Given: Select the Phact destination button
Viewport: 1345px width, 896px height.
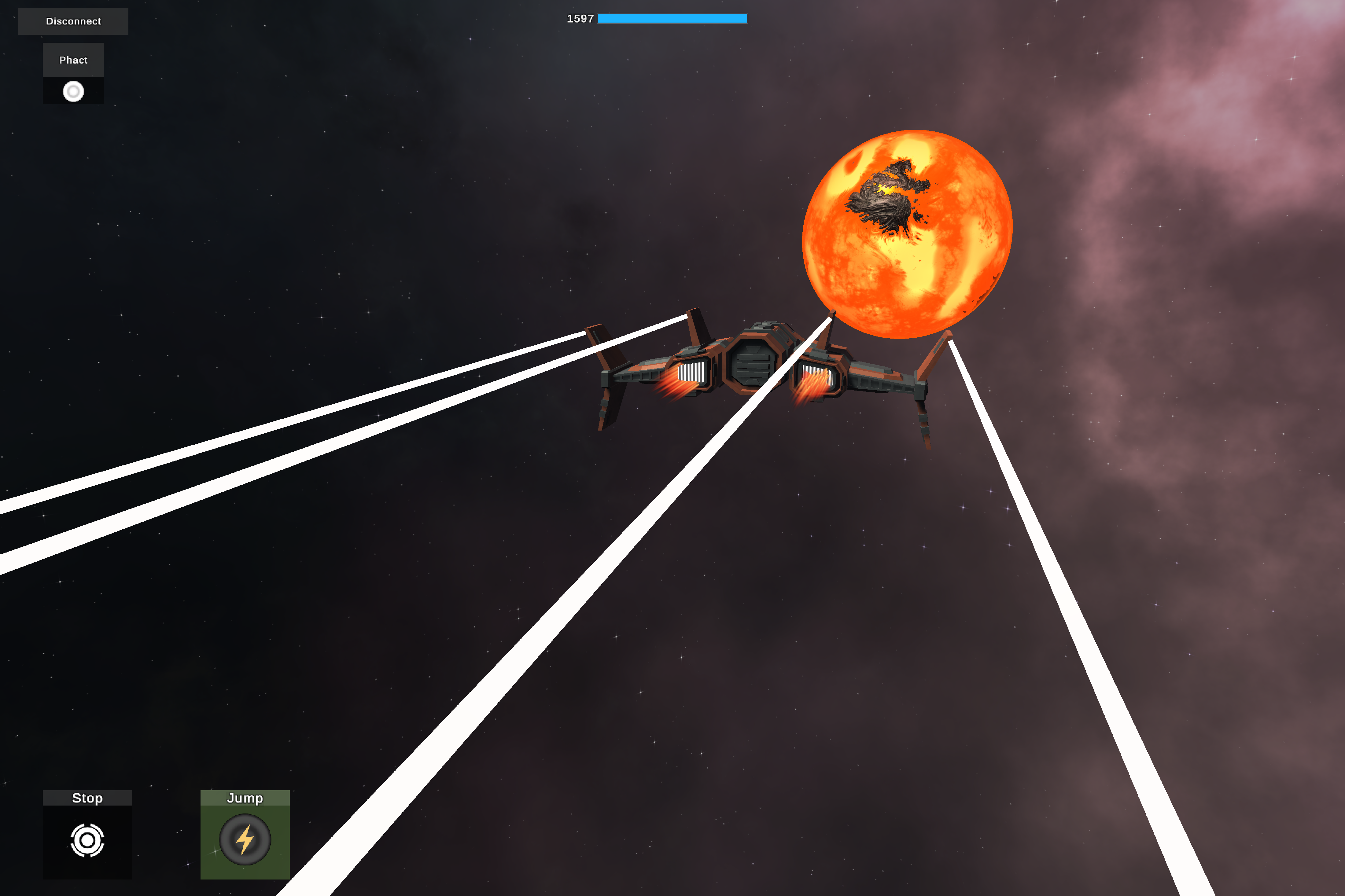Looking at the screenshot, I should click(x=73, y=60).
